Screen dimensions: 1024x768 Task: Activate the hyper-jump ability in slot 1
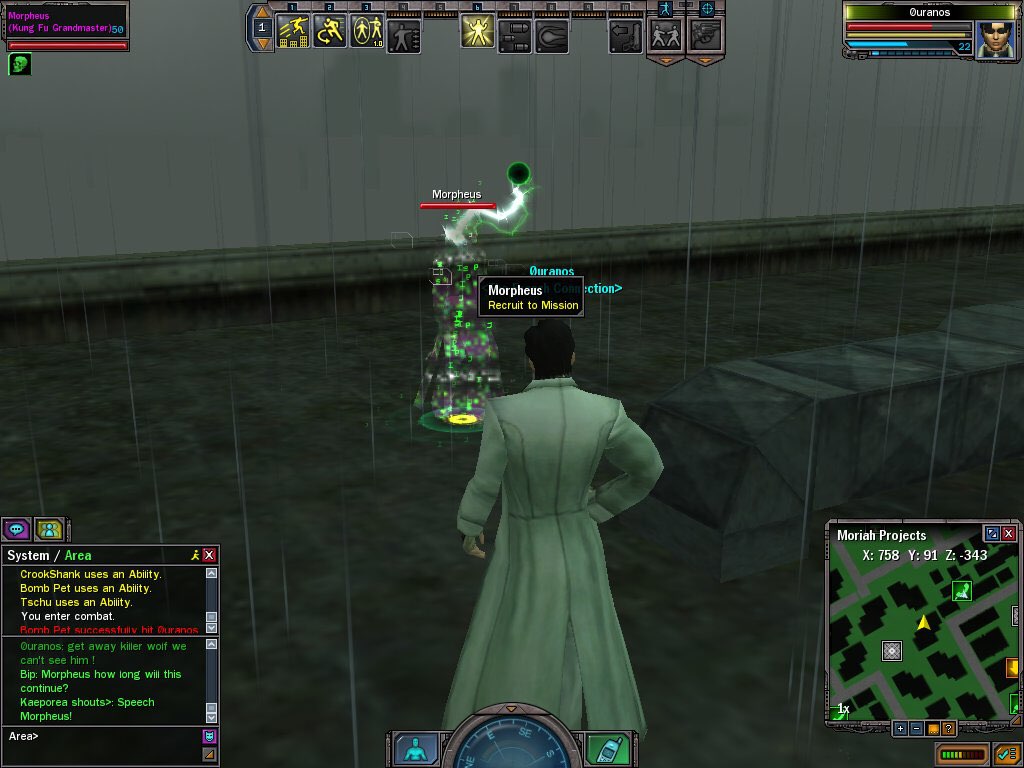(x=293, y=31)
